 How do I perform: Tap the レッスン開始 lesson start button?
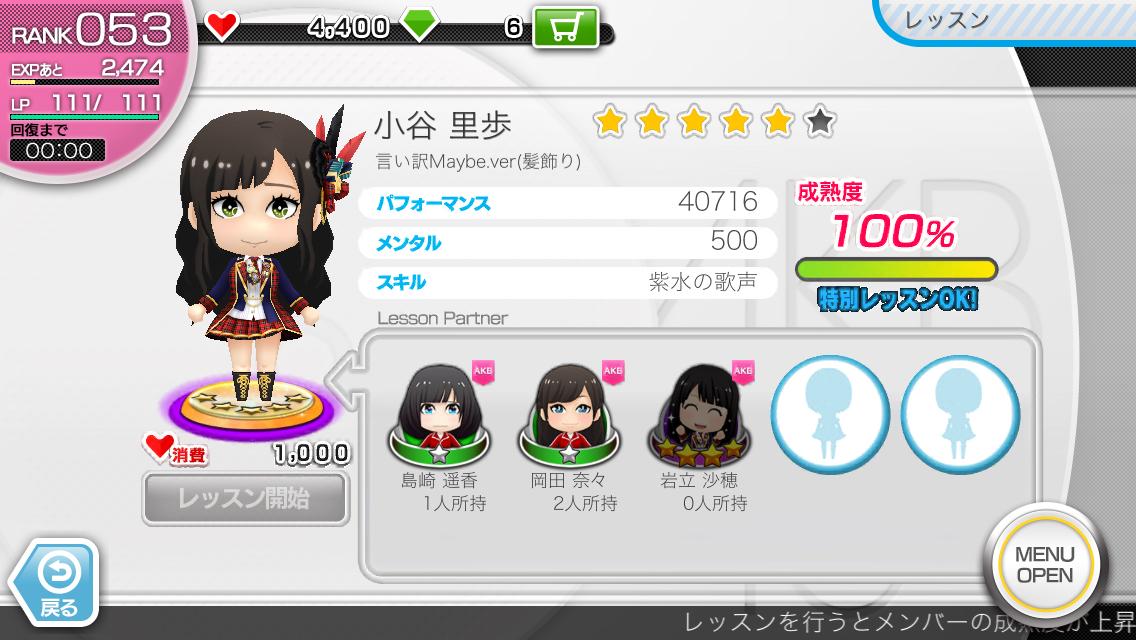click(x=245, y=498)
